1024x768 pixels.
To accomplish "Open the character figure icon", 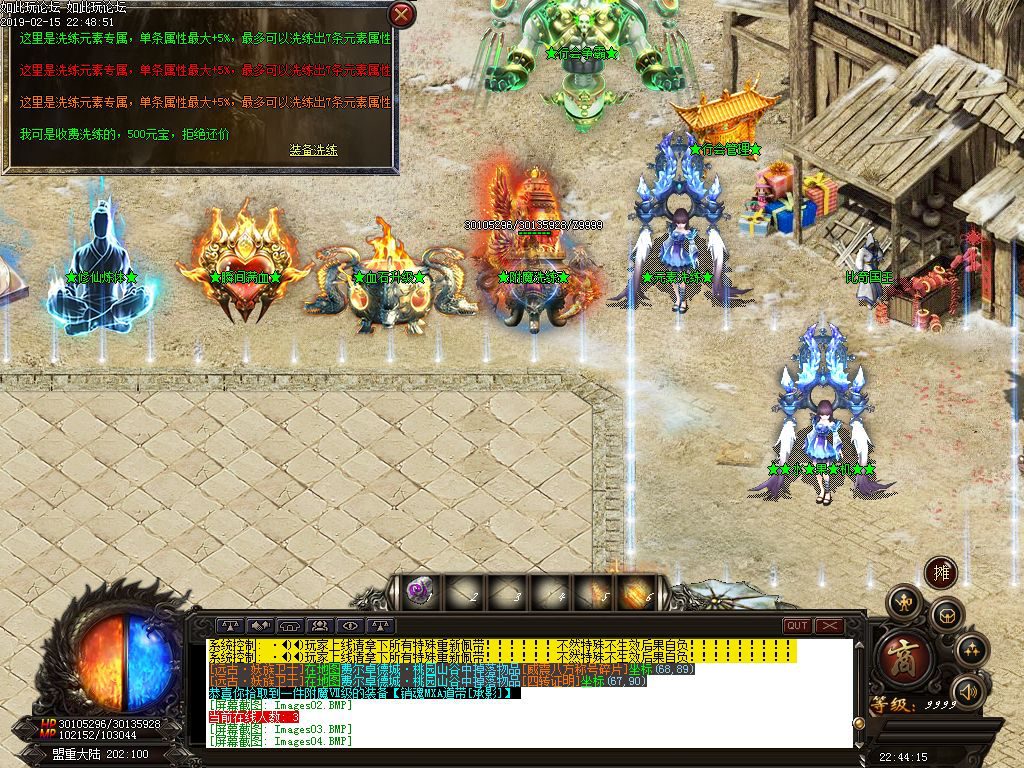I will pos(905,601).
